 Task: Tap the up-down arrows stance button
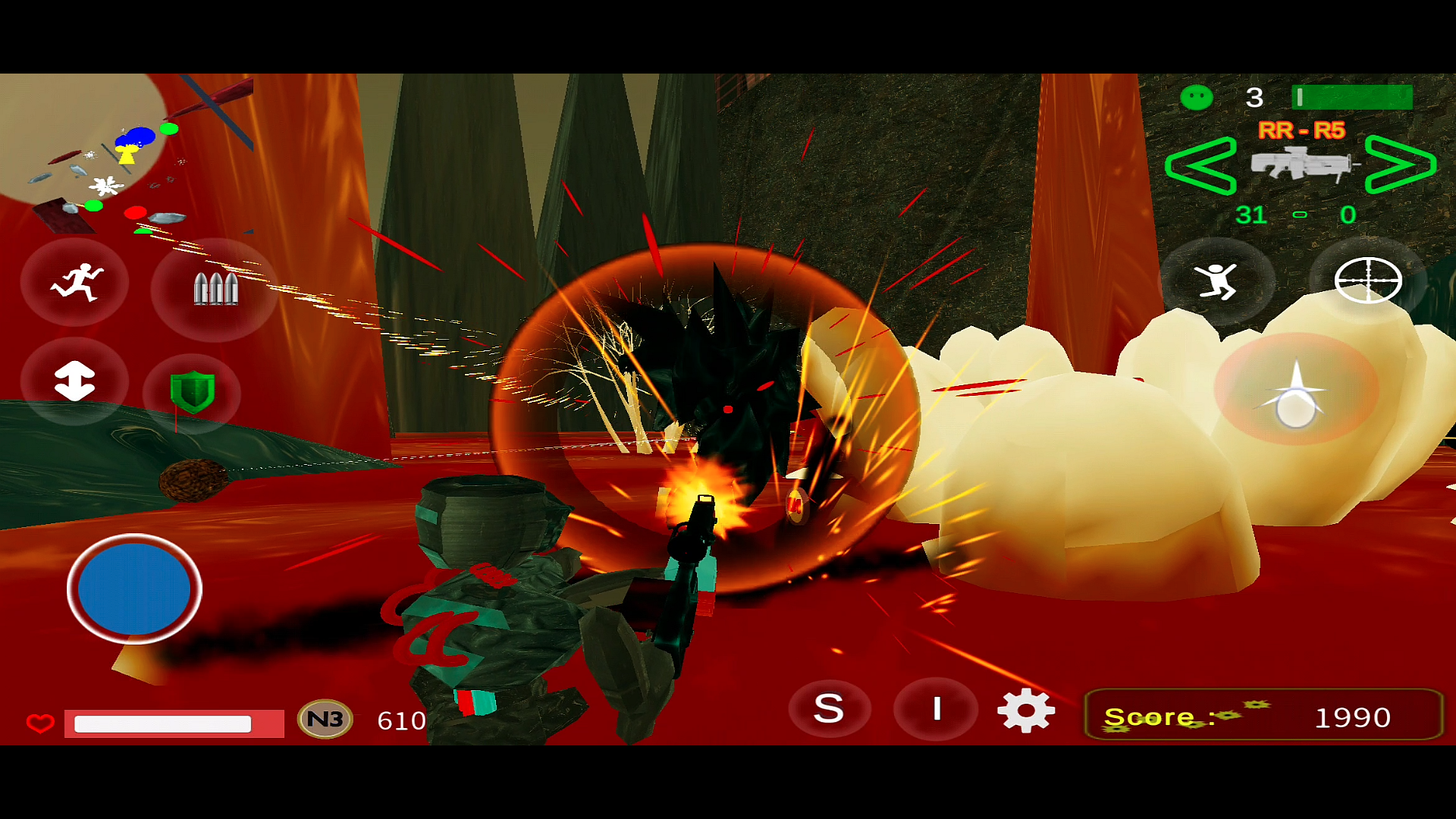point(74,381)
